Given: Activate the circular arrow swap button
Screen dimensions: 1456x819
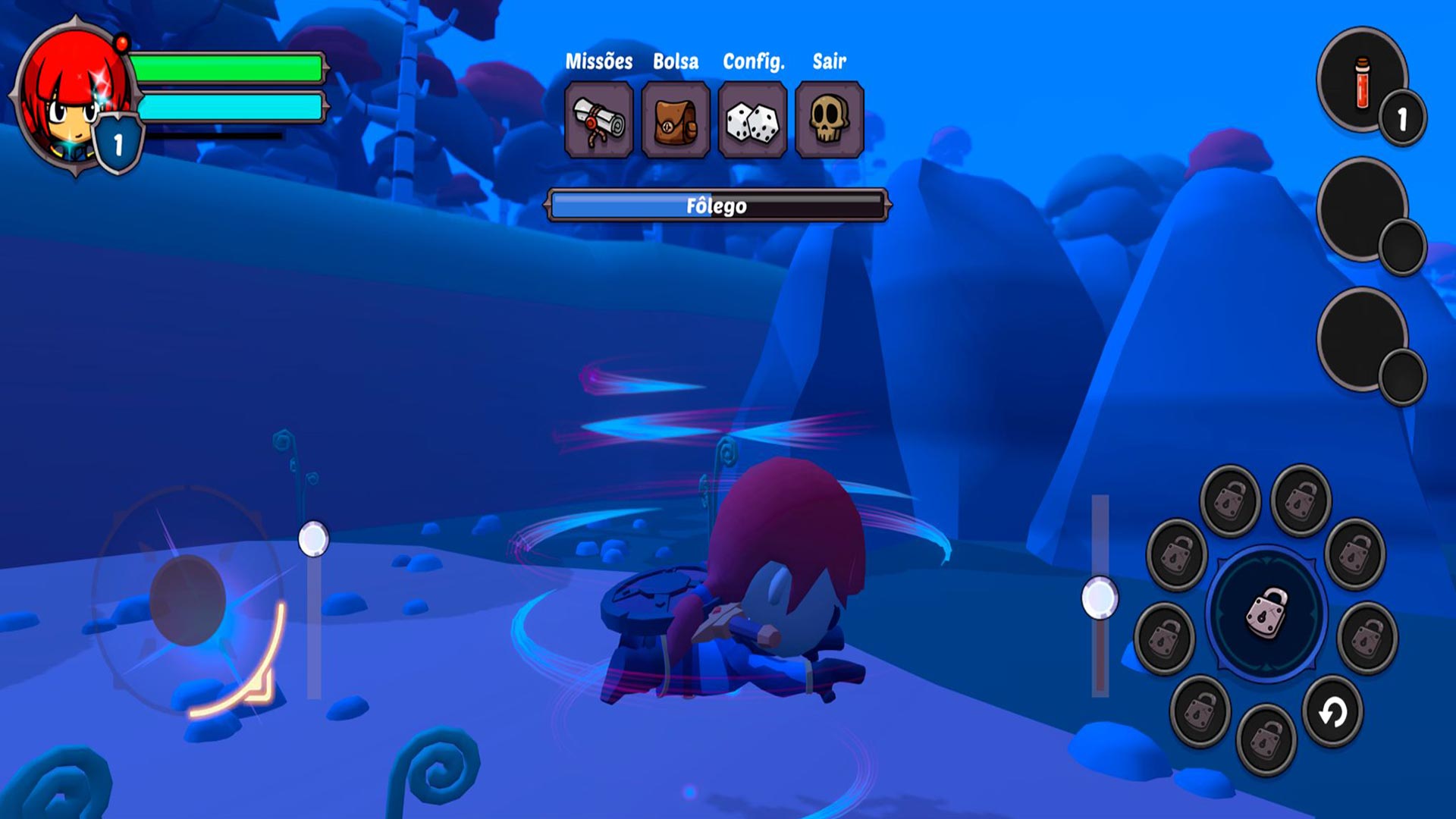Looking at the screenshot, I should [x=1332, y=712].
